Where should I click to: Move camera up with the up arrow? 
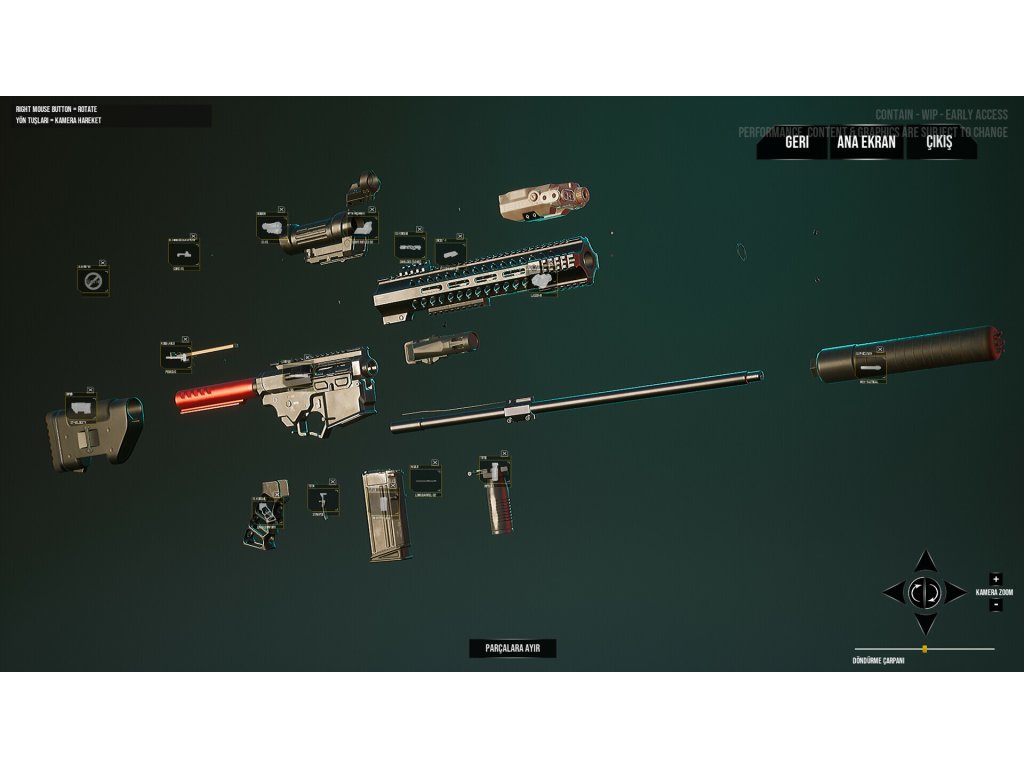tap(926, 561)
